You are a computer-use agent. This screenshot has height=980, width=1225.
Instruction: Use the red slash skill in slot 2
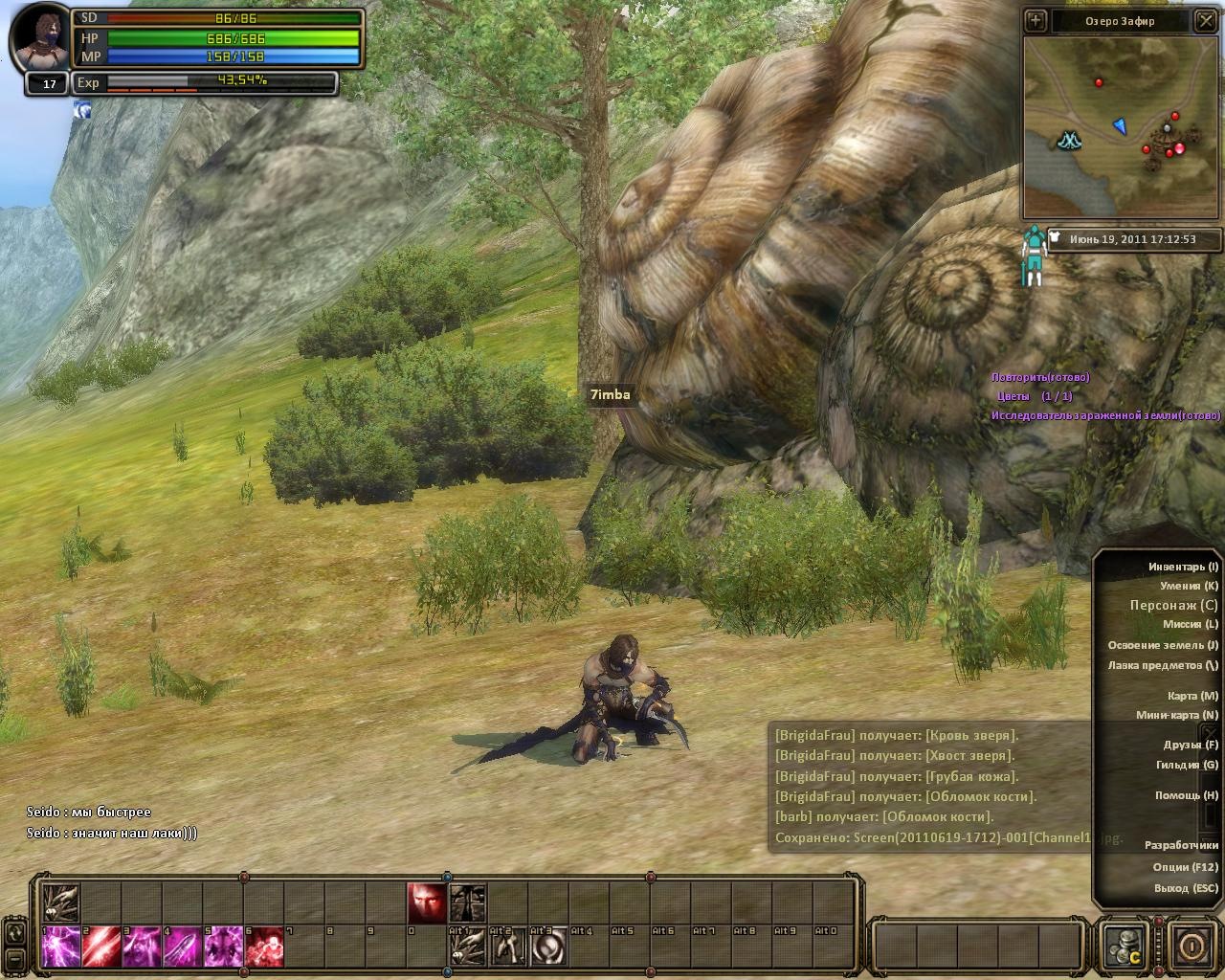coord(101,947)
